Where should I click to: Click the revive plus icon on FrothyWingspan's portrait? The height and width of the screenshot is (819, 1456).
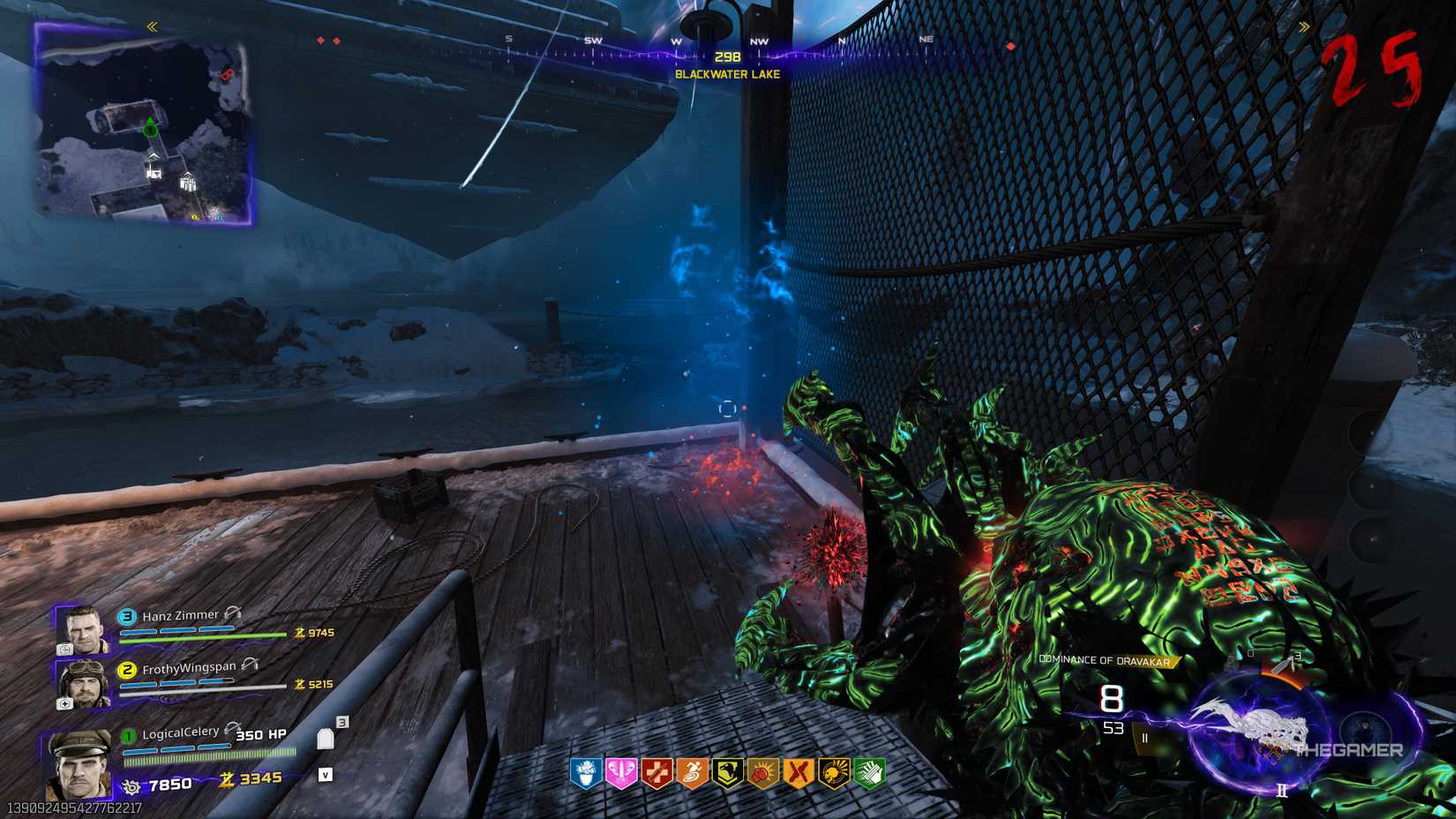tap(64, 703)
